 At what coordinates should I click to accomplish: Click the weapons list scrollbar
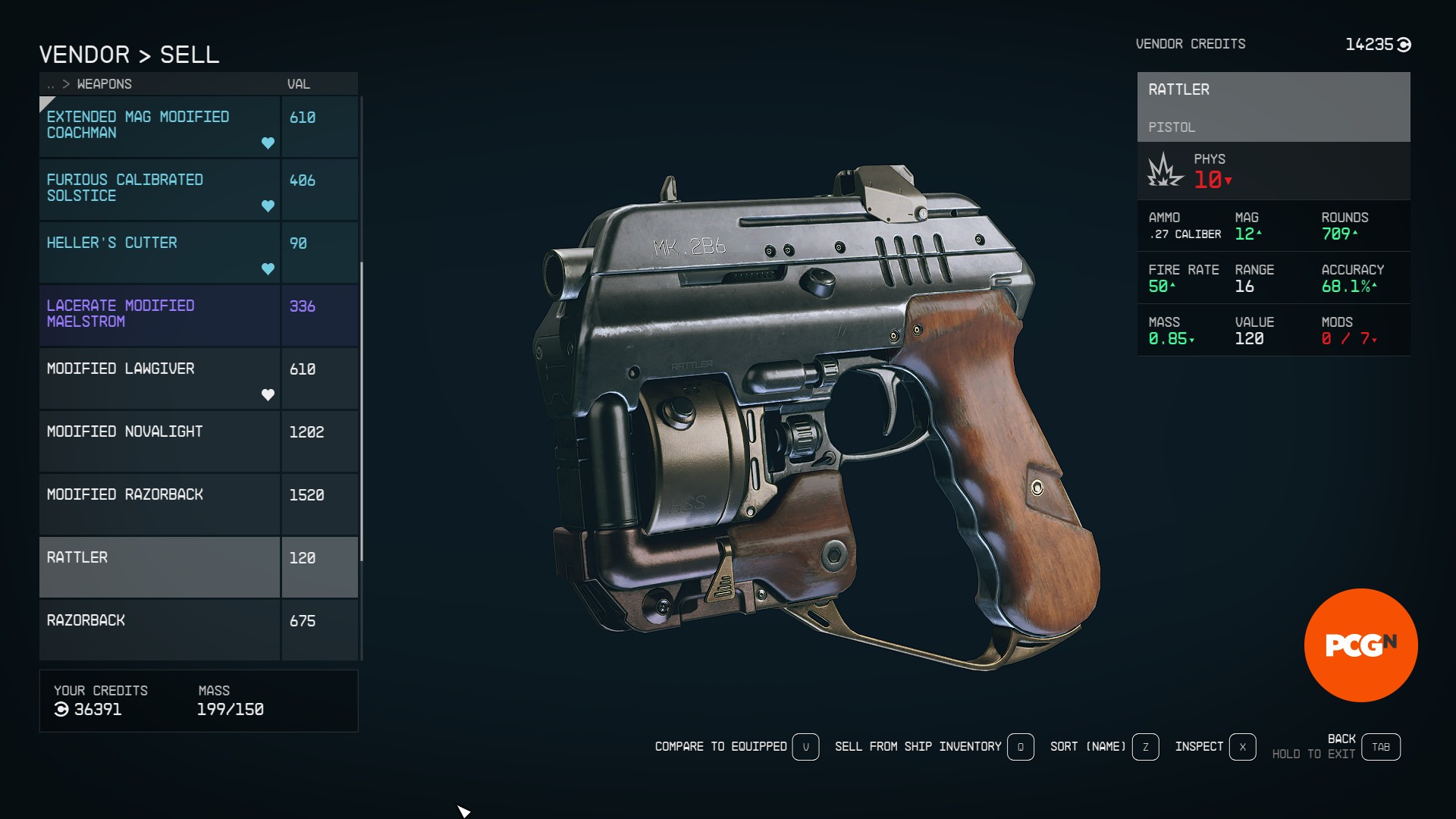[x=362, y=411]
